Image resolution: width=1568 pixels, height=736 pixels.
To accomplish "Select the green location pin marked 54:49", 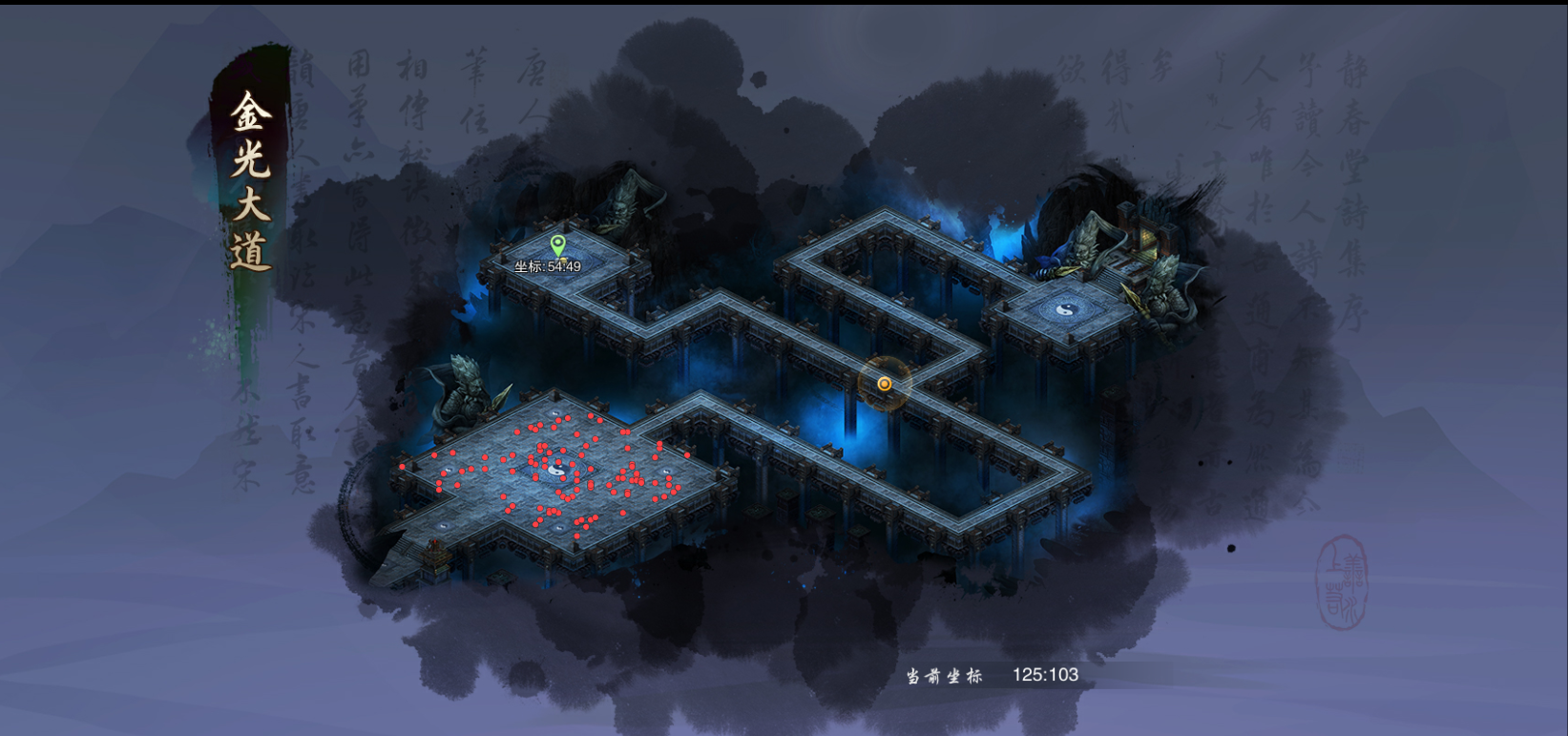I will (x=558, y=245).
